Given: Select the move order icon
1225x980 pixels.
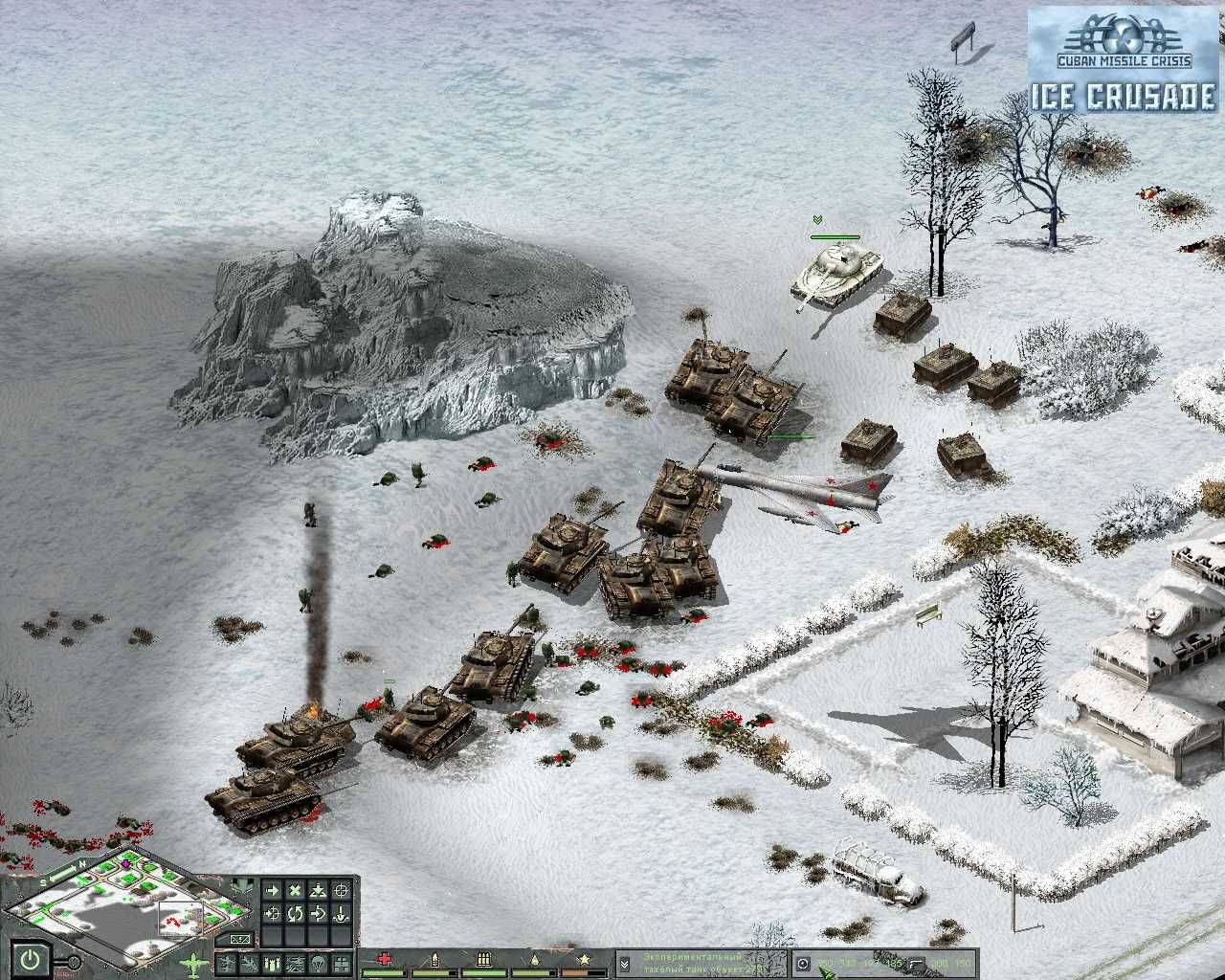Looking at the screenshot, I should [273, 890].
